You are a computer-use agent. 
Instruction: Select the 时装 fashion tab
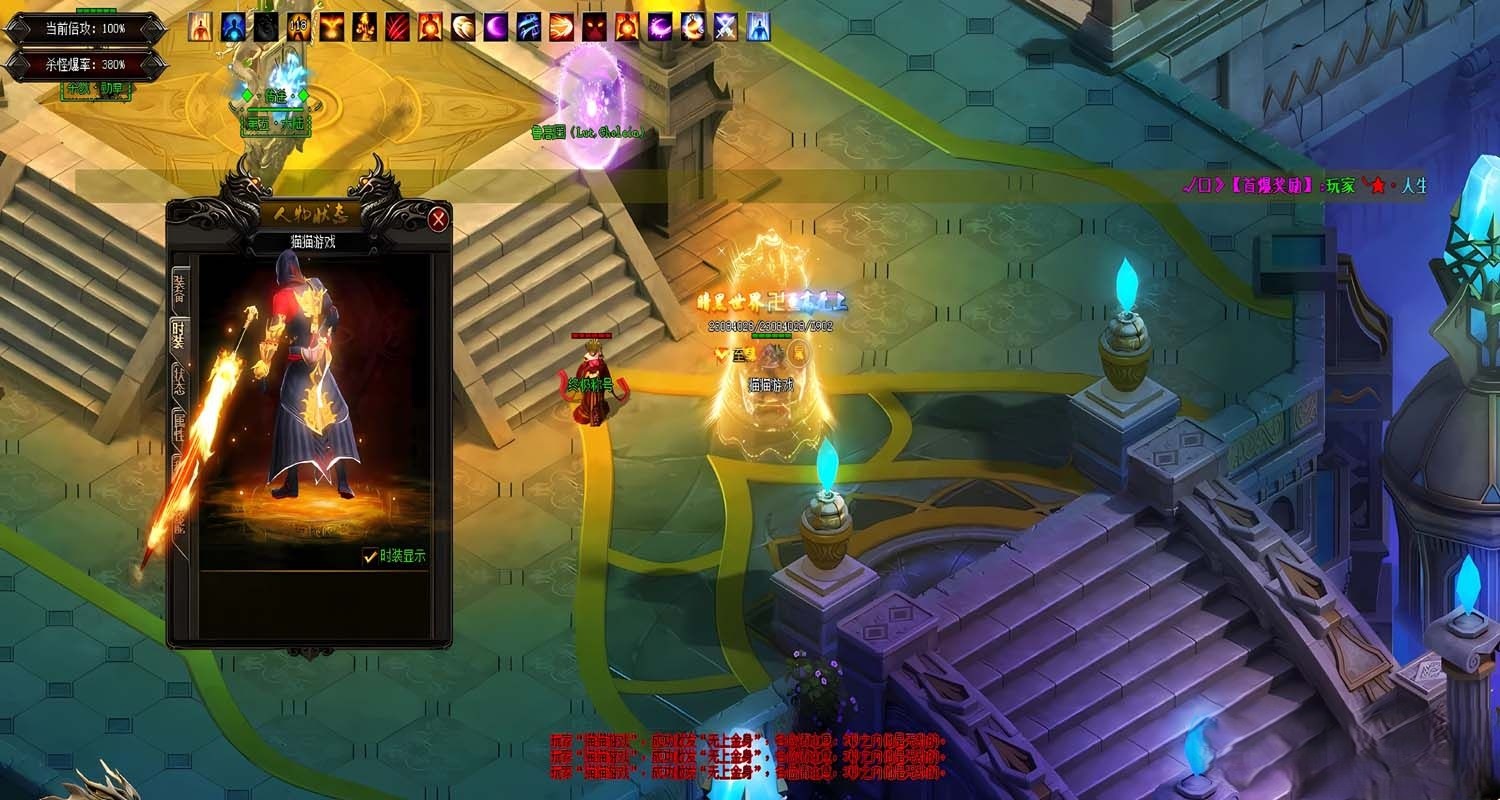[x=179, y=337]
